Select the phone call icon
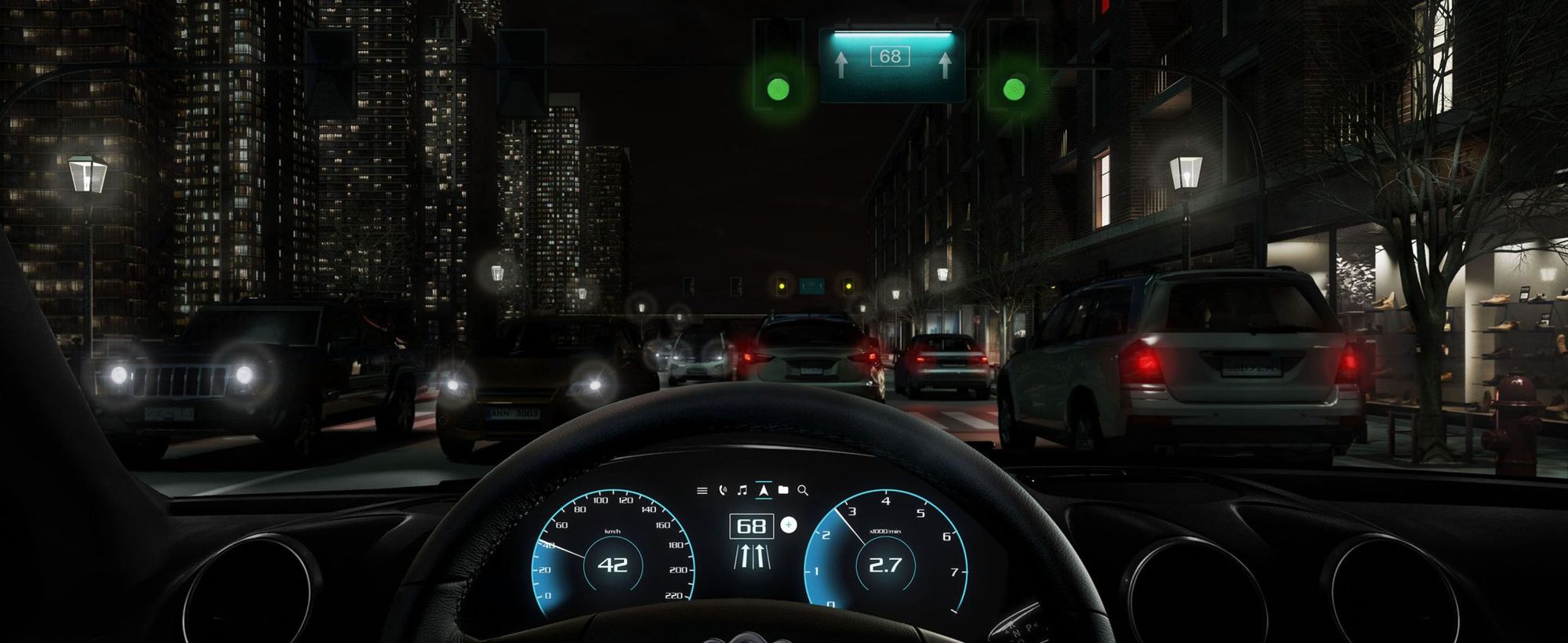The image size is (1568, 643). click(723, 491)
